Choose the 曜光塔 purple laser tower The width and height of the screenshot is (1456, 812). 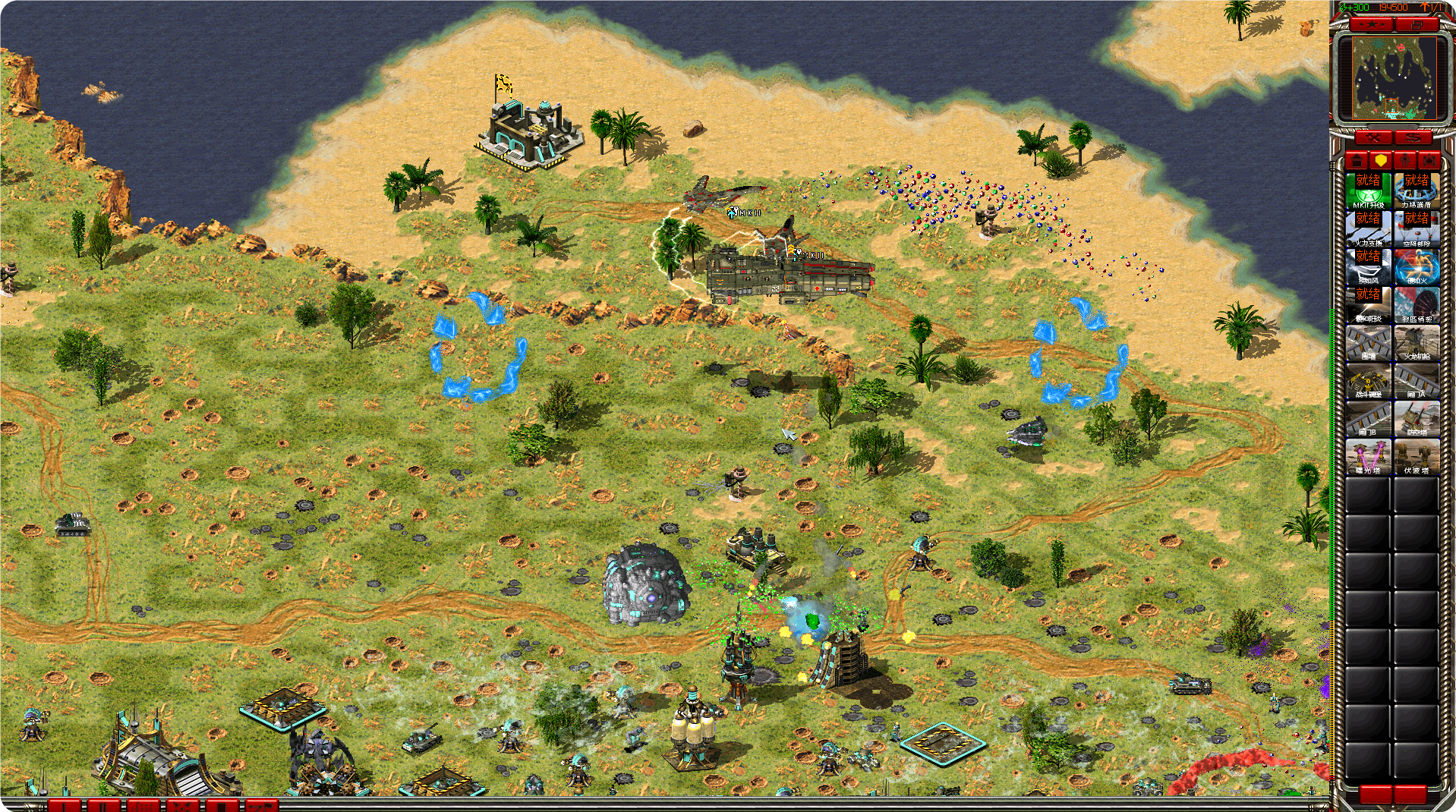(x=1368, y=456)
